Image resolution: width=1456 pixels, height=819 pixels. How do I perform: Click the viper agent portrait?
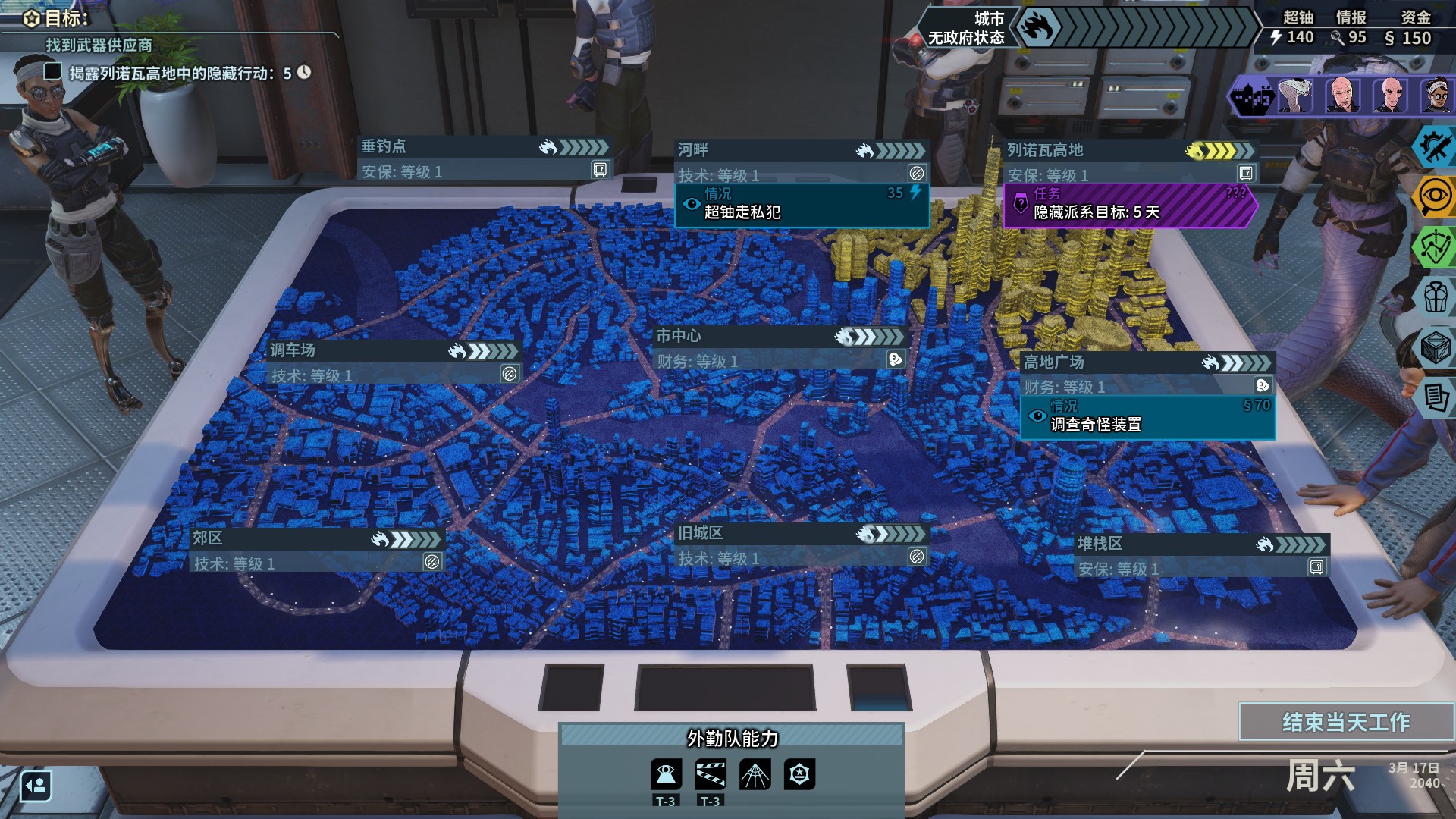[1295, 96]
